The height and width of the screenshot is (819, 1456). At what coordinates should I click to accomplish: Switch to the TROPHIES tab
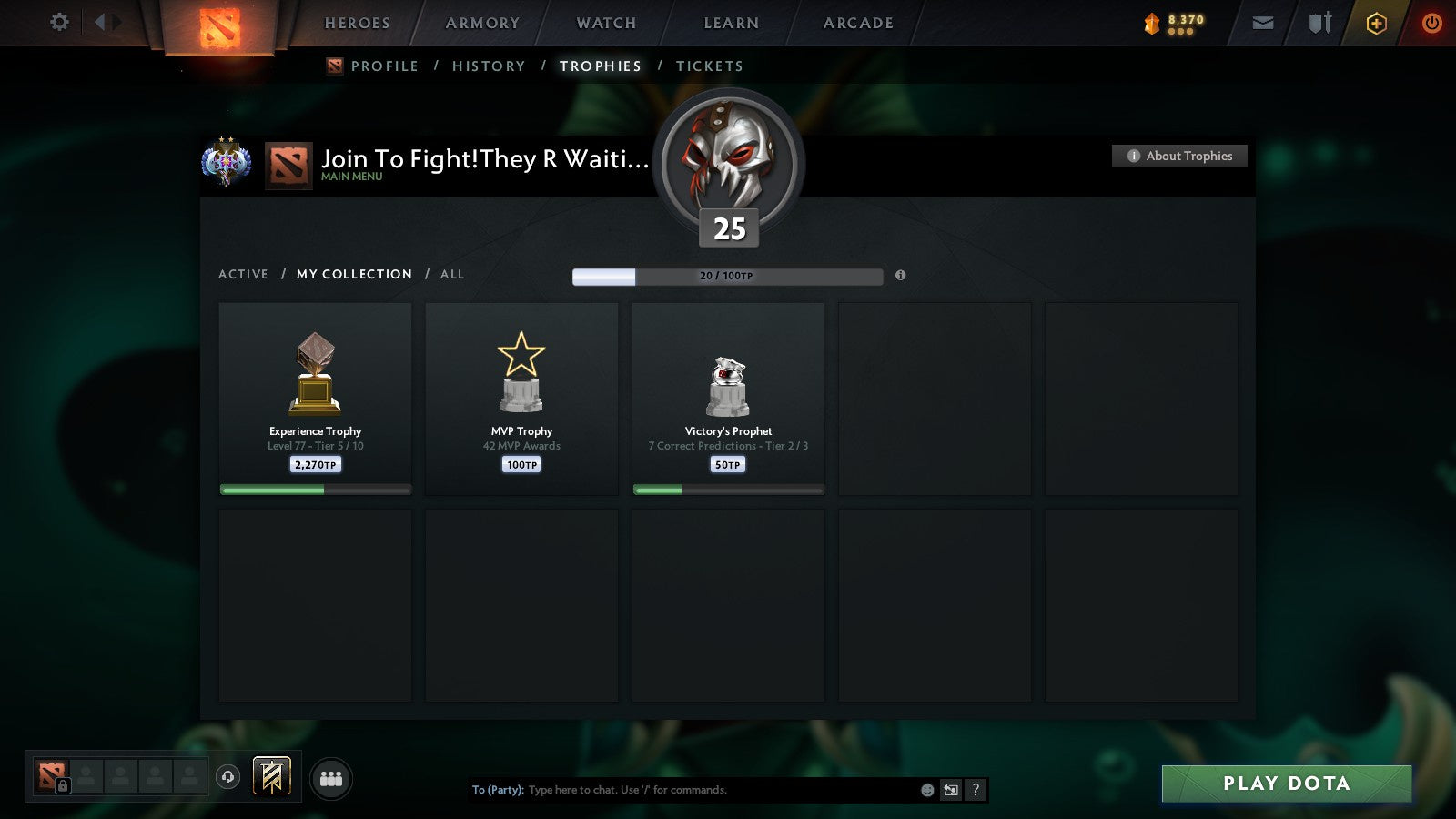click(602, 66)
